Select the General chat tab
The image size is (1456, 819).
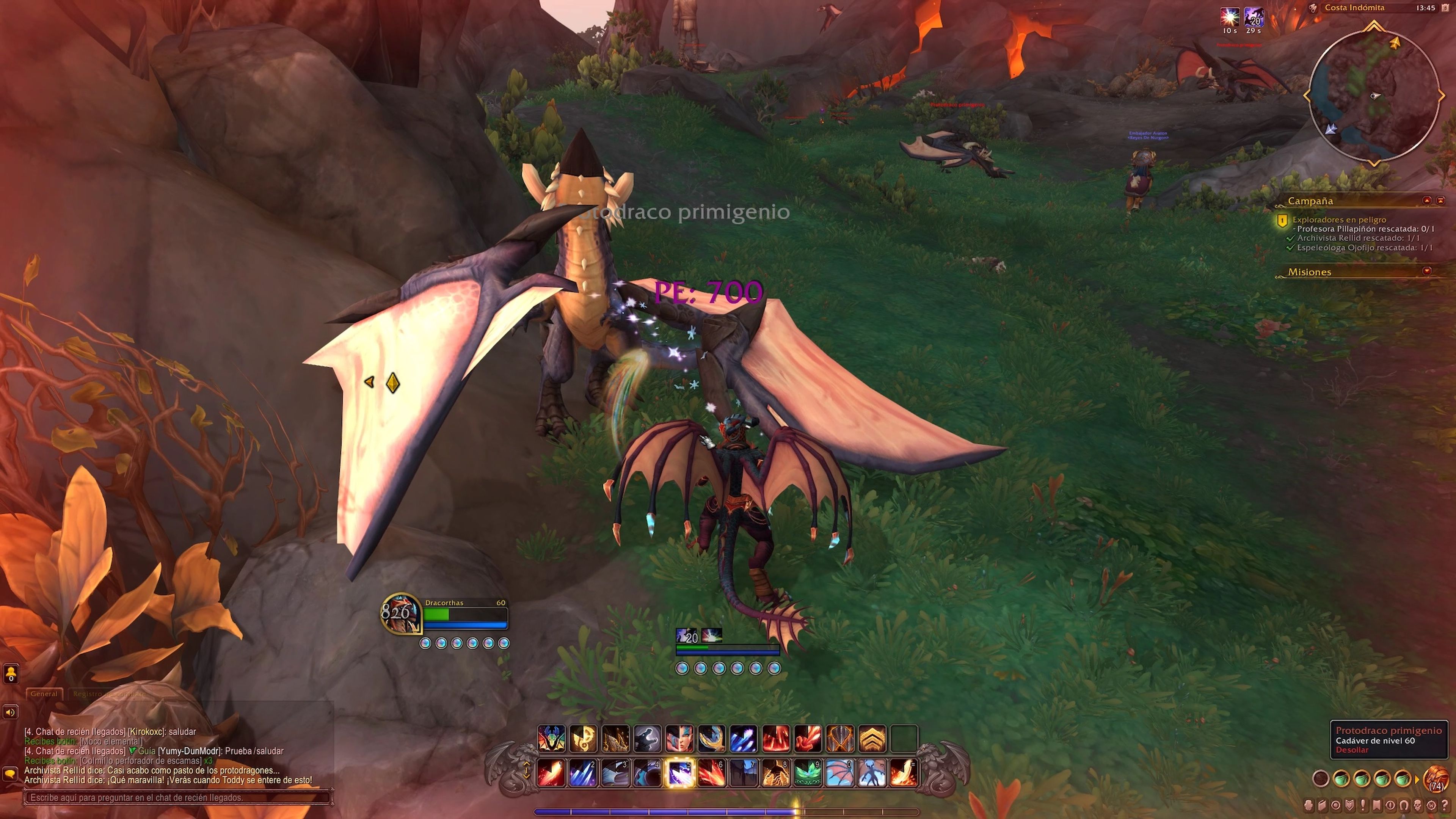tap(44, 693)
